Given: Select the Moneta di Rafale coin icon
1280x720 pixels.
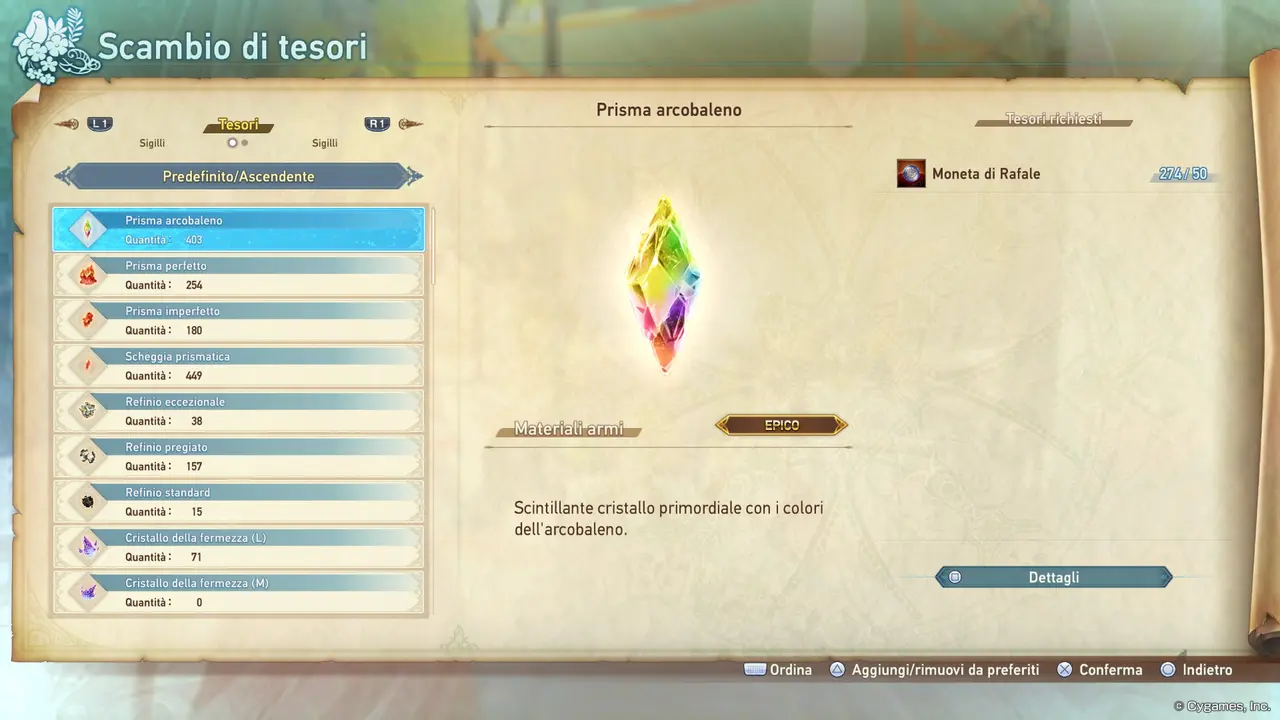Looking at the screenshot, I should [911, 172].
